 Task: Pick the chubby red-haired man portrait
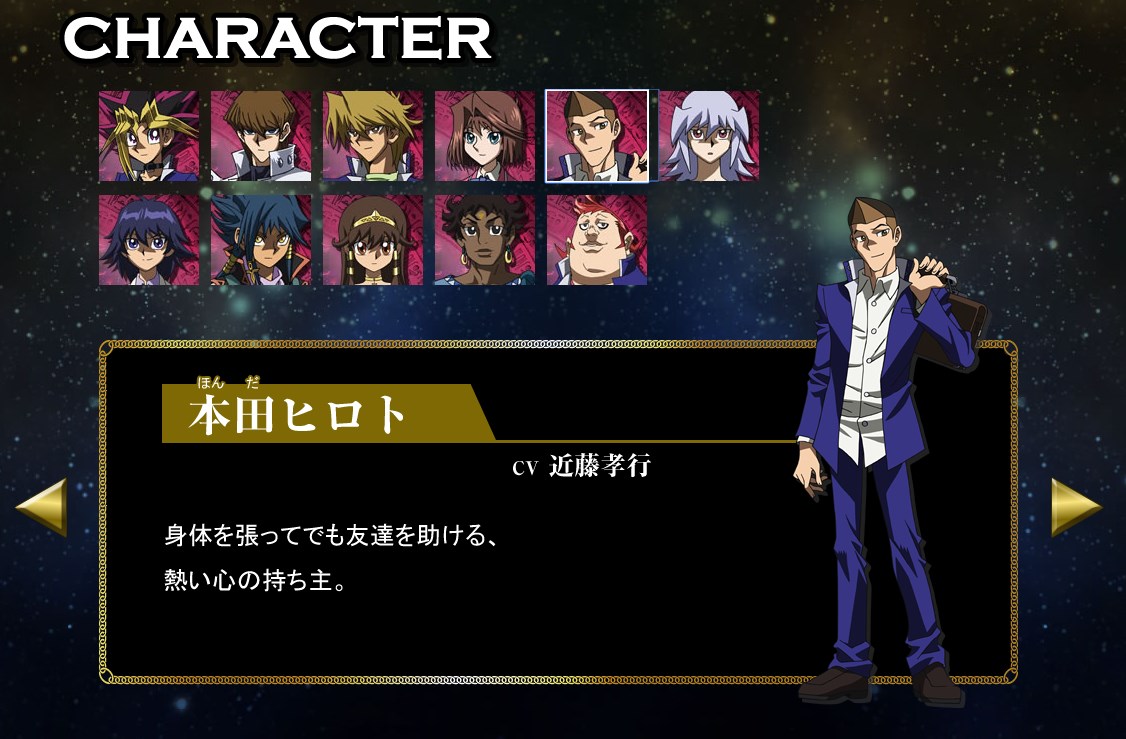click(x=597, y=240)
